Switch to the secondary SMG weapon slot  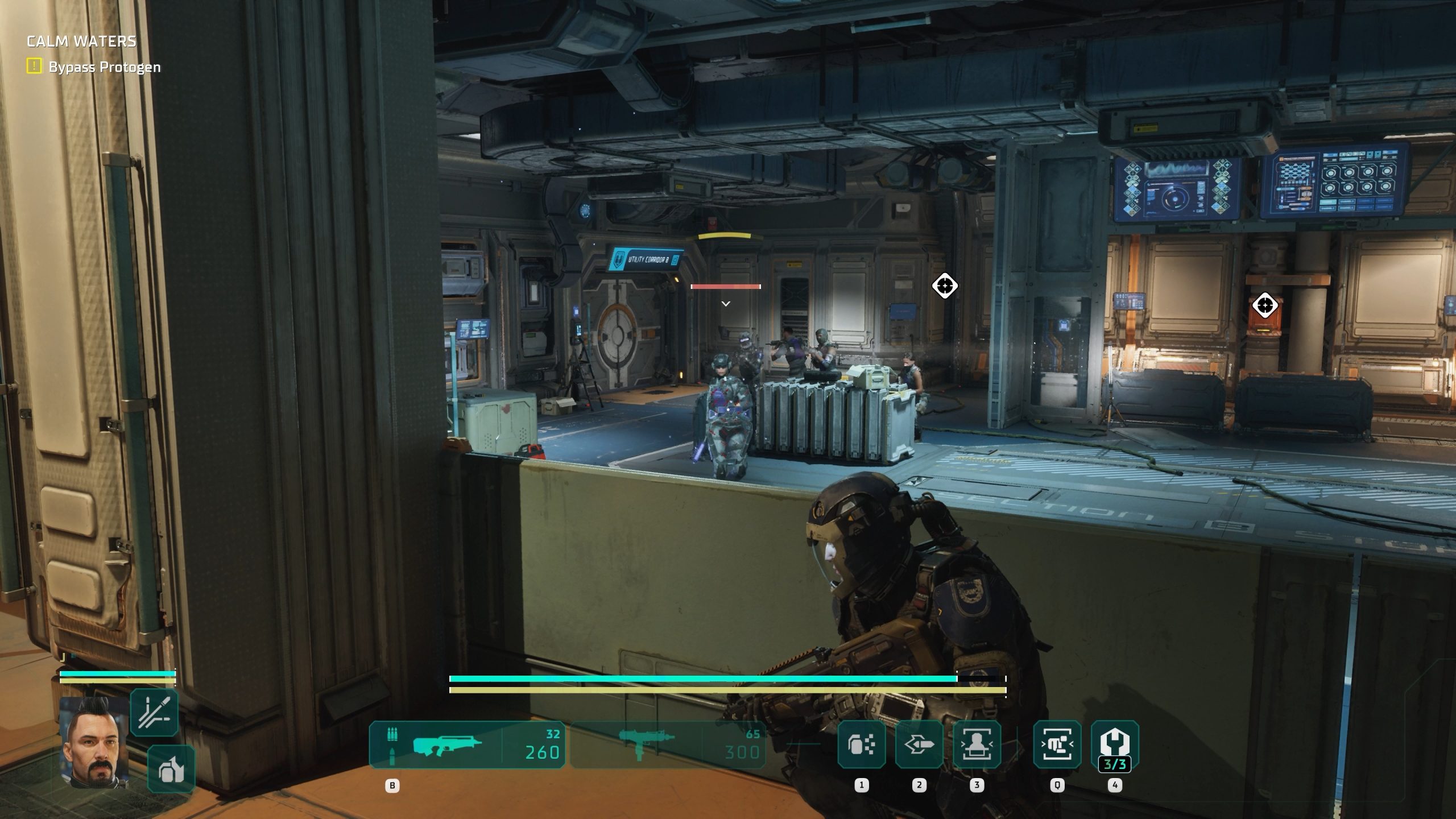pyautogui.click(x=668, y=745)
